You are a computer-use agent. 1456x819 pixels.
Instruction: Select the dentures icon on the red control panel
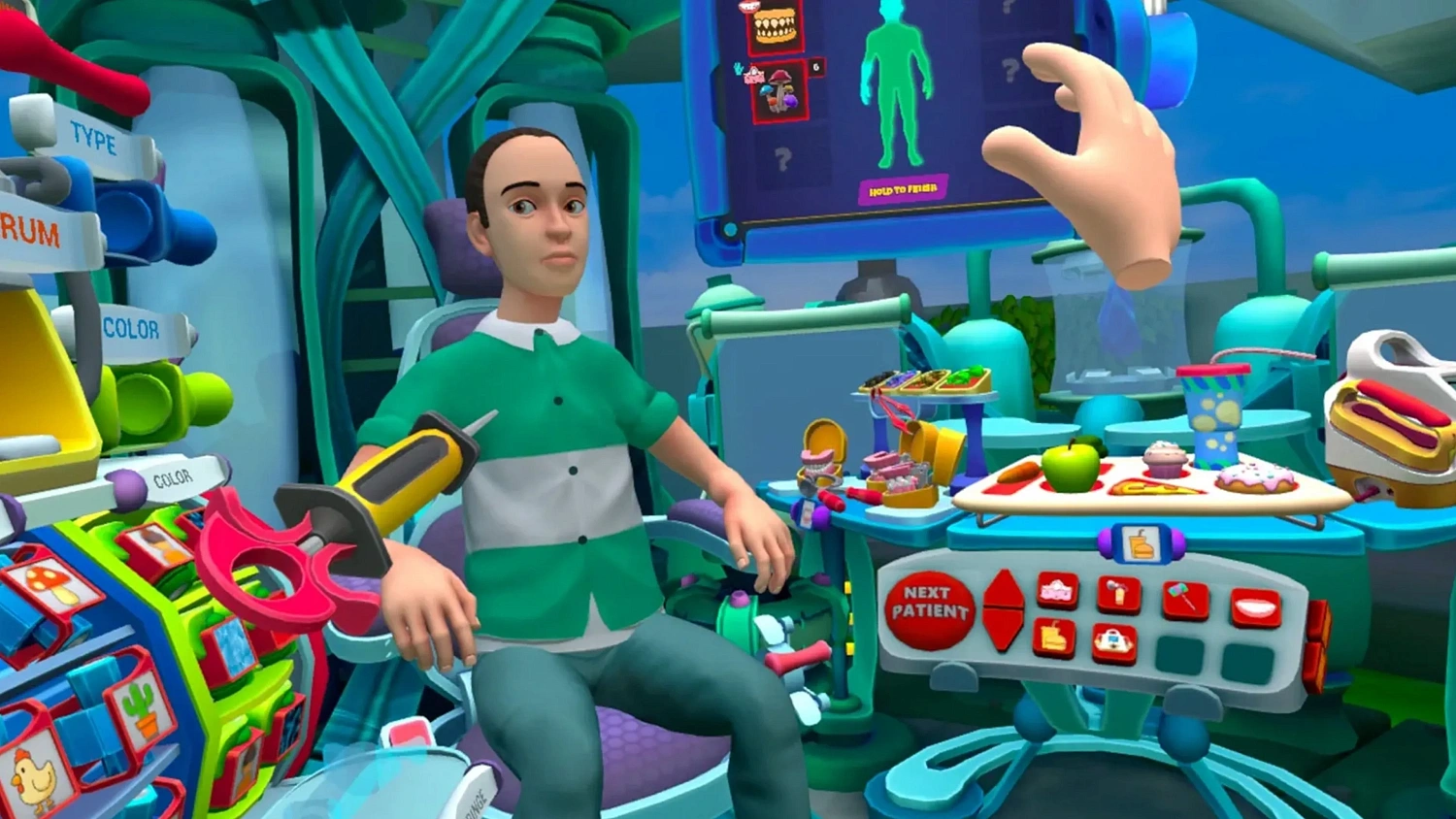pyautogui.click(x=1057, y=590)
